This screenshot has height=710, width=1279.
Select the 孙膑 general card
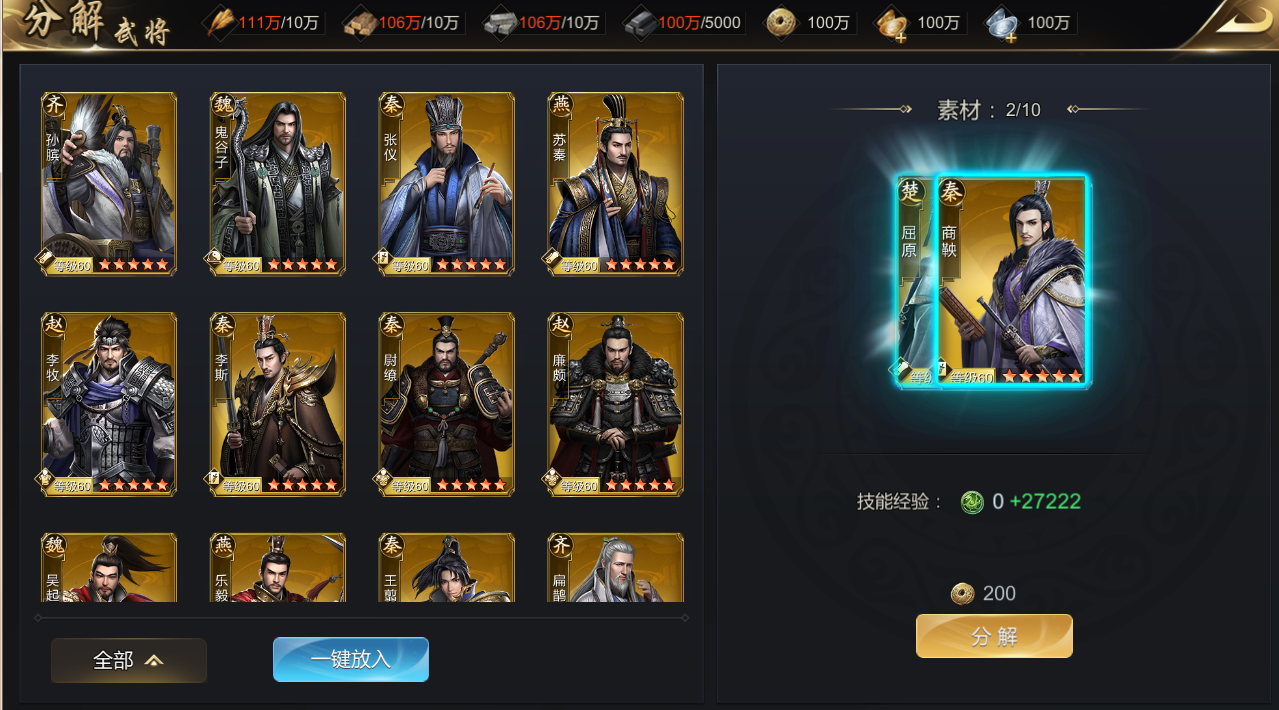point(109,184)
